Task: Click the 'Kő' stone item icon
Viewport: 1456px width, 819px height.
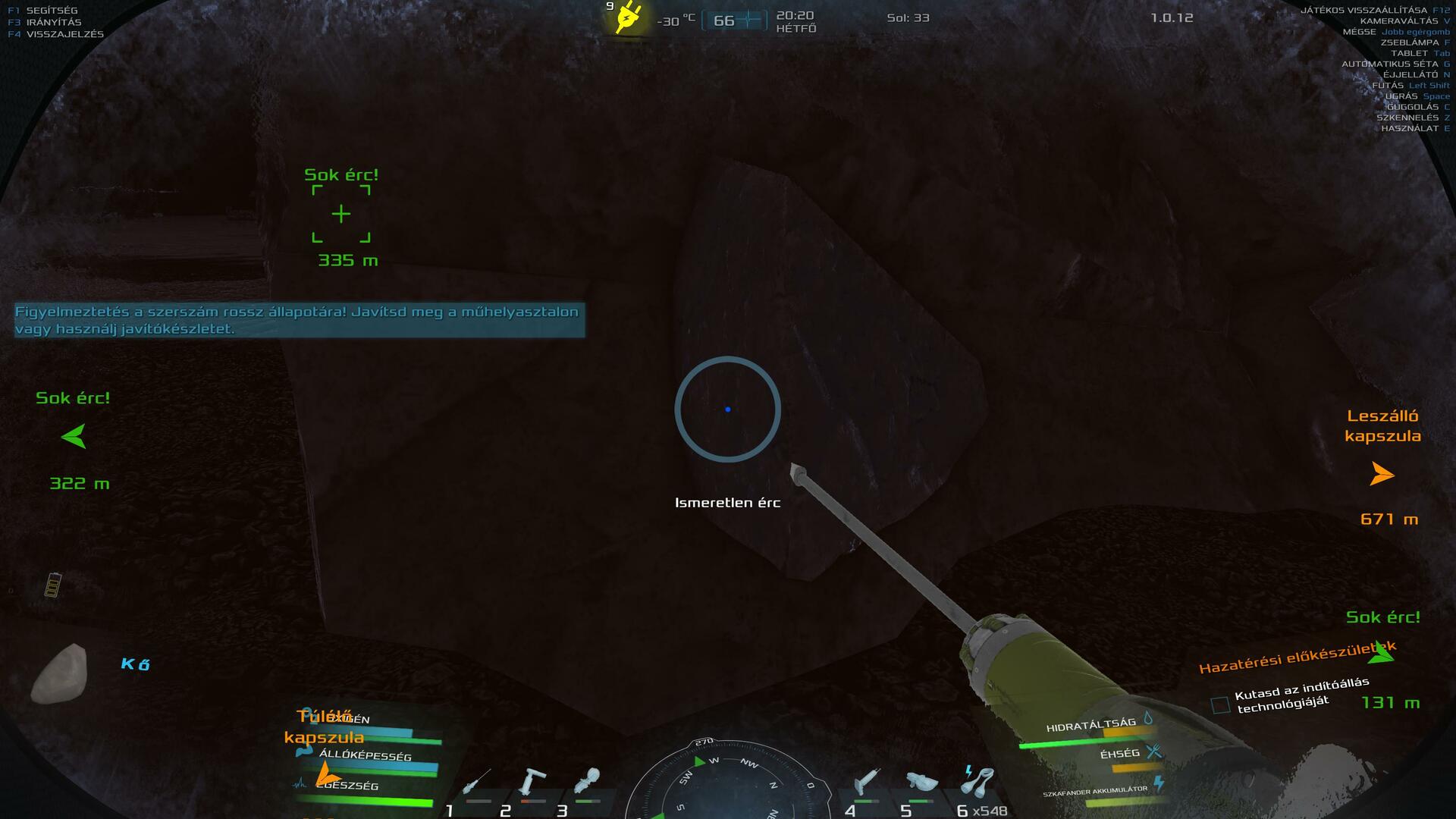Action: pos(59,673)
